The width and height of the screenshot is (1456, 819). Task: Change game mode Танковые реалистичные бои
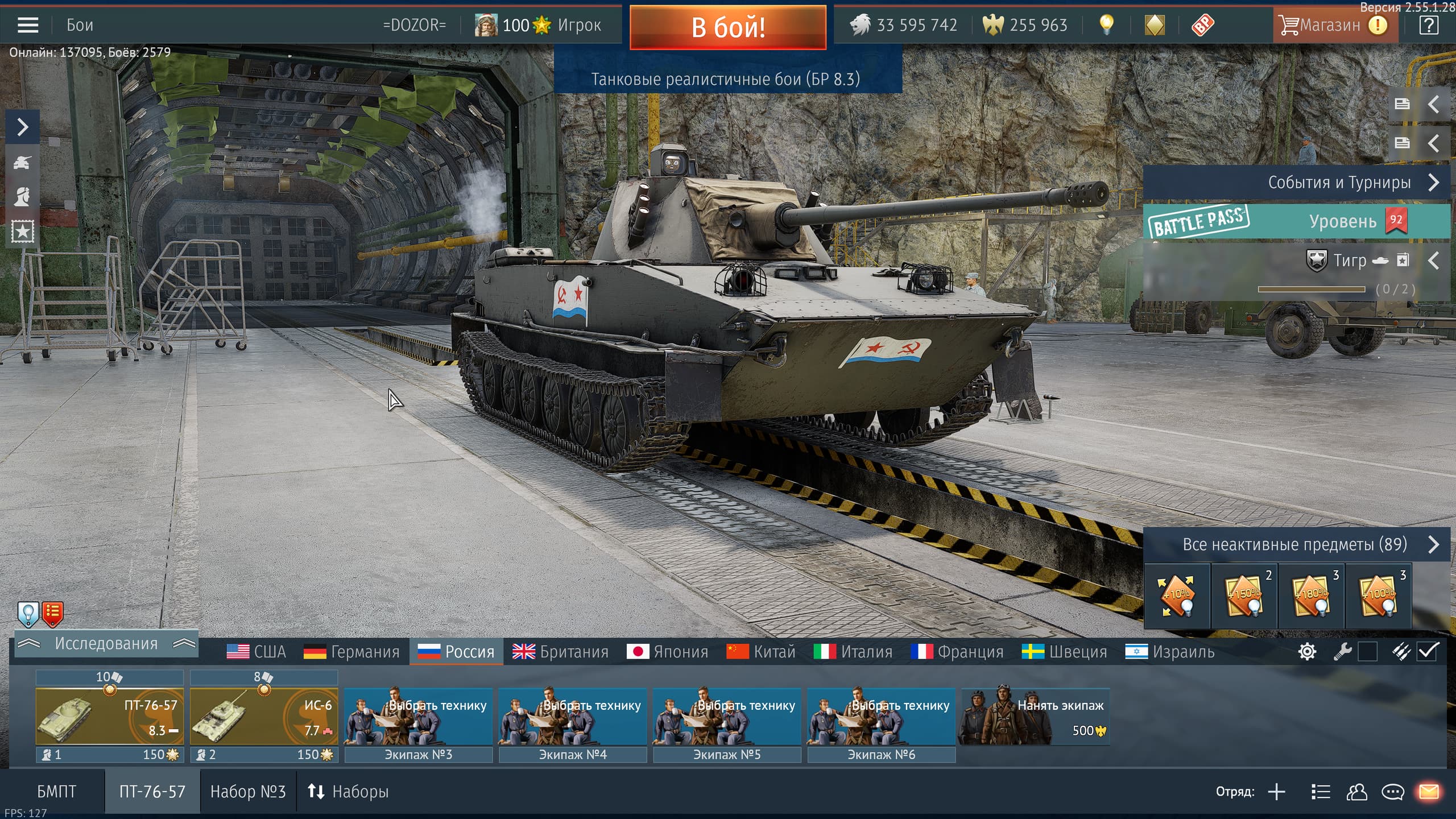pyautogui.click(x=725, y=79)
